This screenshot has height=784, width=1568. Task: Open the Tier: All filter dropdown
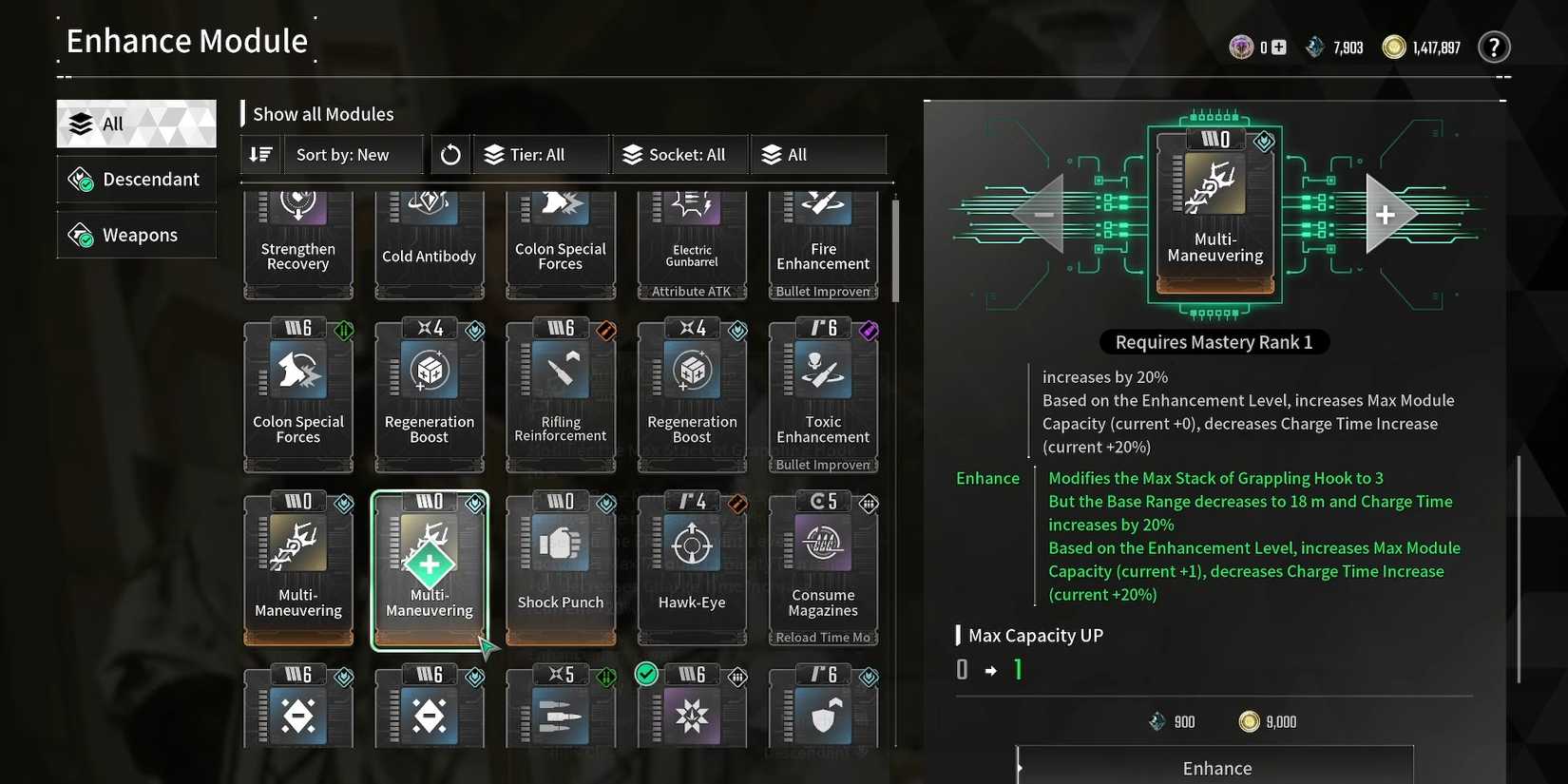pyautogui.click(x=538, y=154)
